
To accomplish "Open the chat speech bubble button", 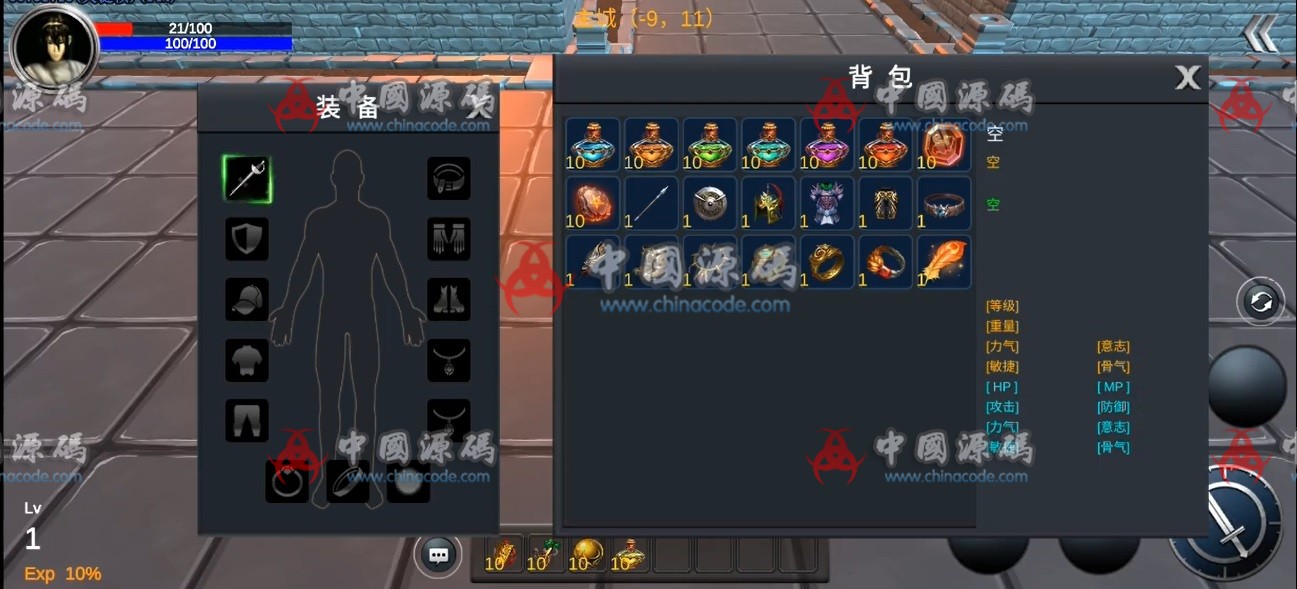I will 437,554.
